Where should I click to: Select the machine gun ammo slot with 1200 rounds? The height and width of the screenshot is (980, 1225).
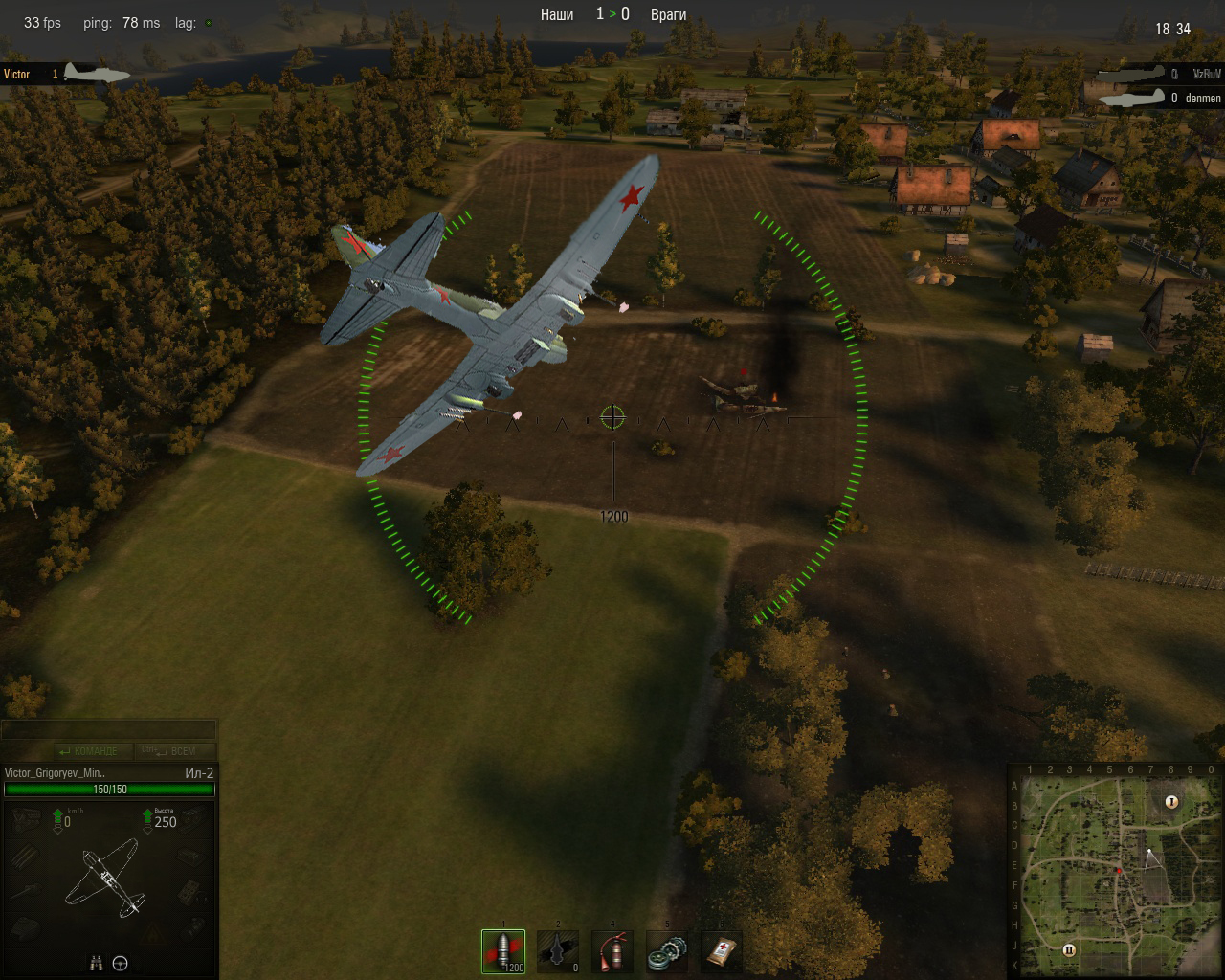click(x=503, y=951)
